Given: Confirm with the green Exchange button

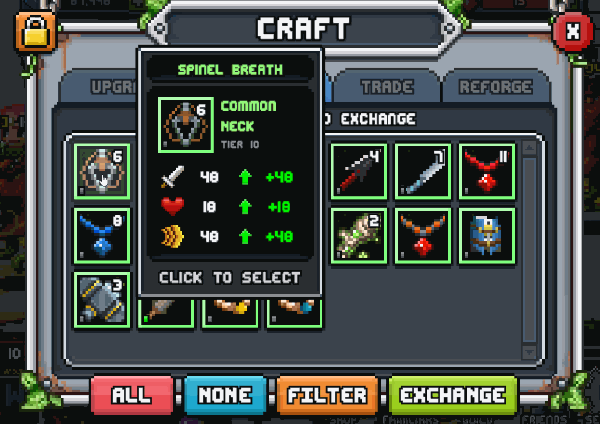Looking at the screenshot, I should click(x=453, y=395).
